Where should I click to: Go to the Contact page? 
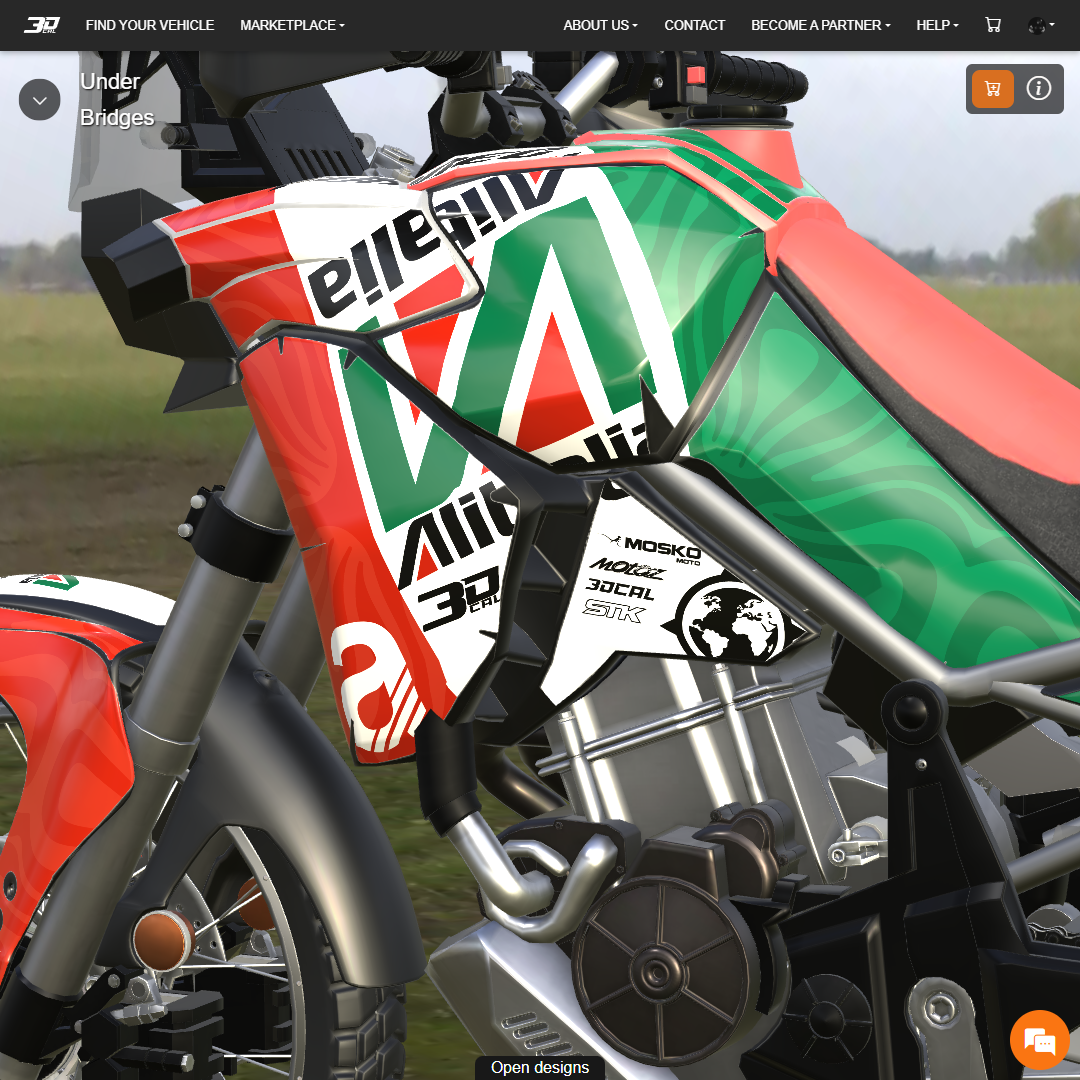tap(695, 25)
